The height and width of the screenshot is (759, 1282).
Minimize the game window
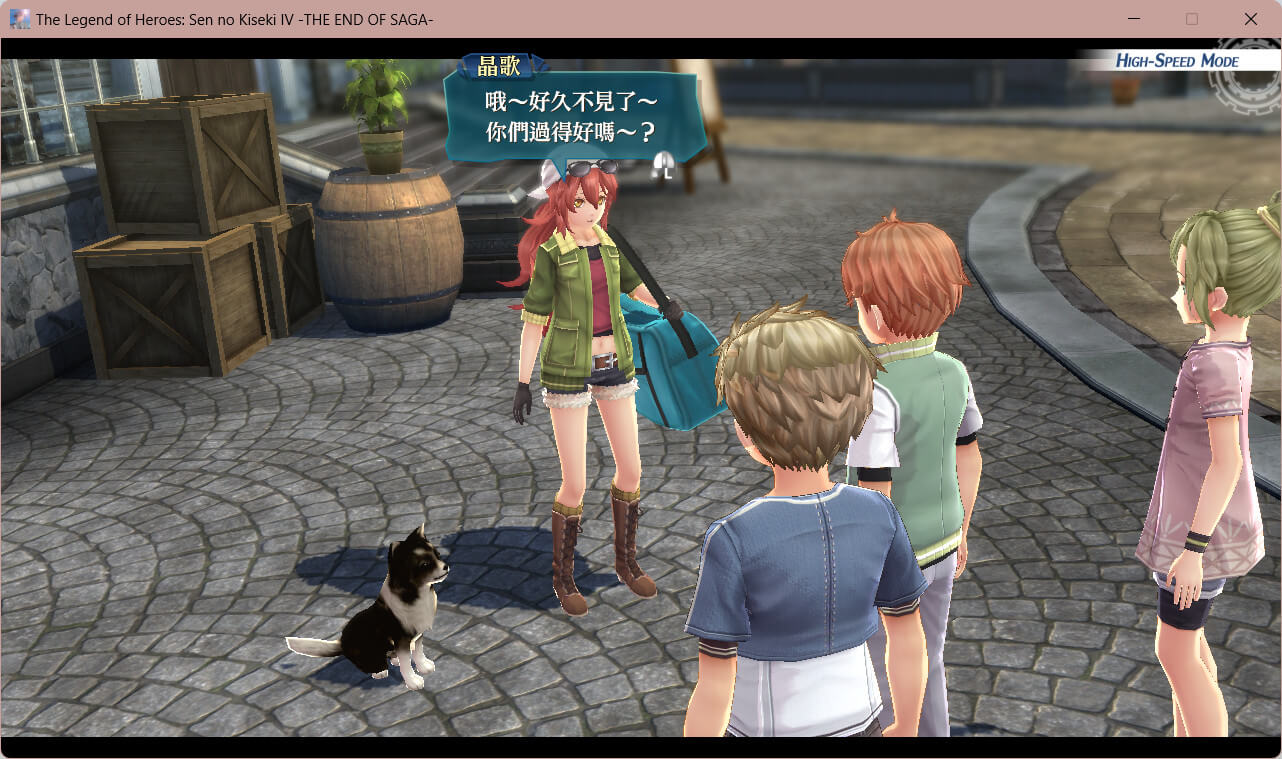coord(1134,19)
